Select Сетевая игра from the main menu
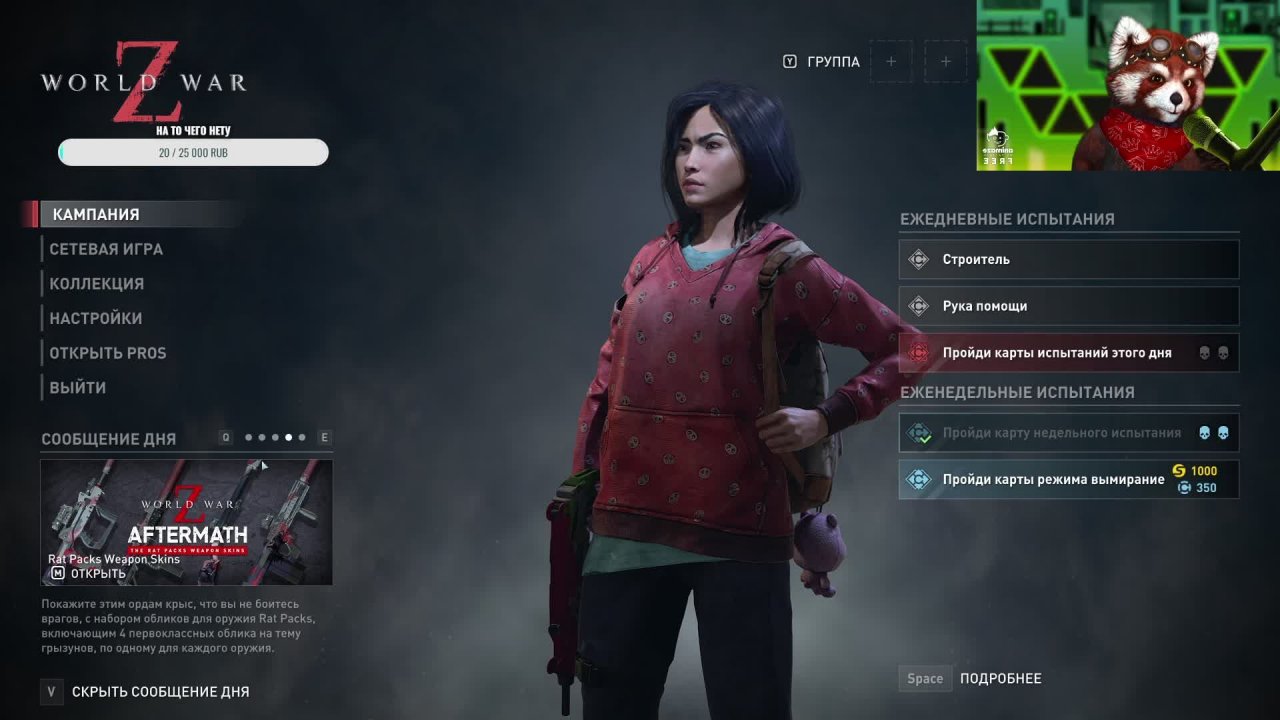Image resolution: width=1280 pixels, height=720 pixels. coord(106,249)
